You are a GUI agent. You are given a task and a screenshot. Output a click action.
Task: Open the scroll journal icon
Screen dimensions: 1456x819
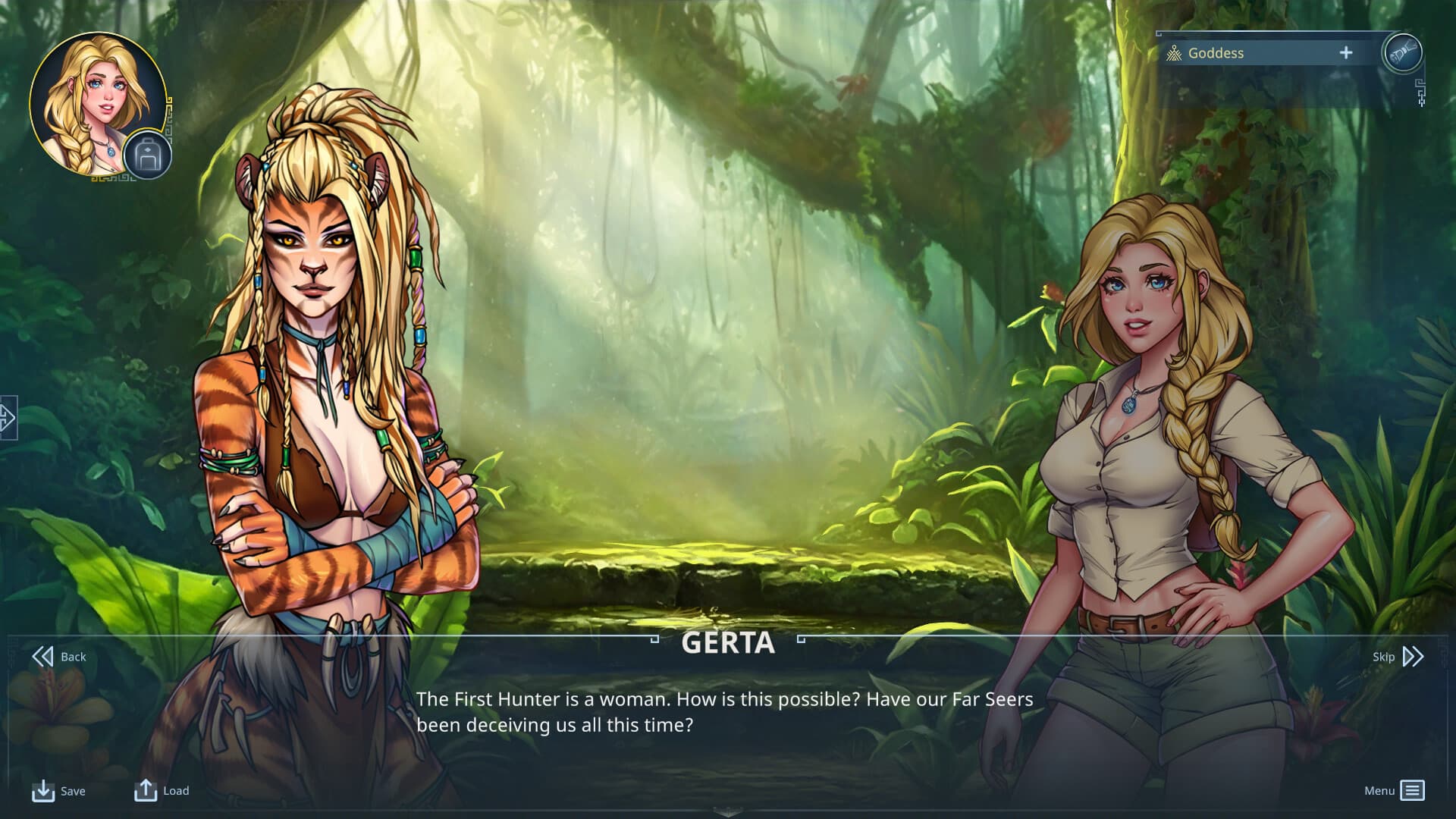tap(1402, 52)
